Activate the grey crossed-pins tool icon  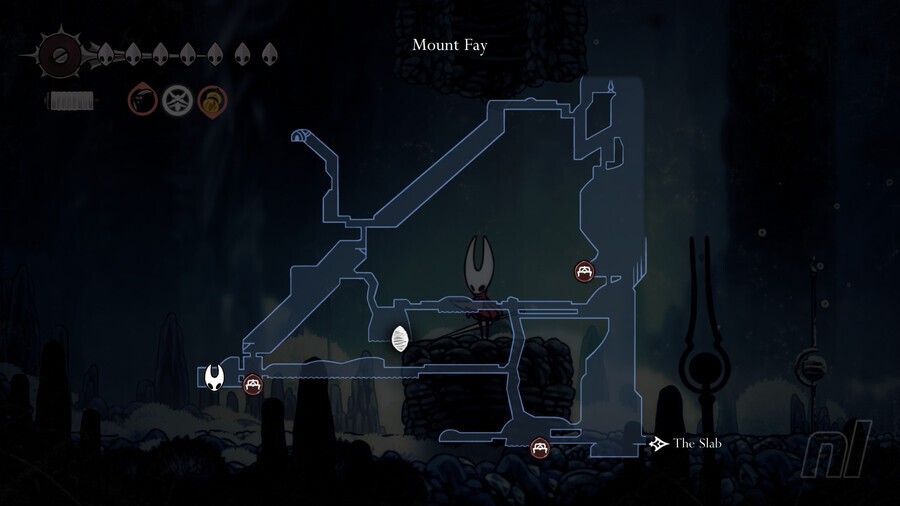pos(176,100)
